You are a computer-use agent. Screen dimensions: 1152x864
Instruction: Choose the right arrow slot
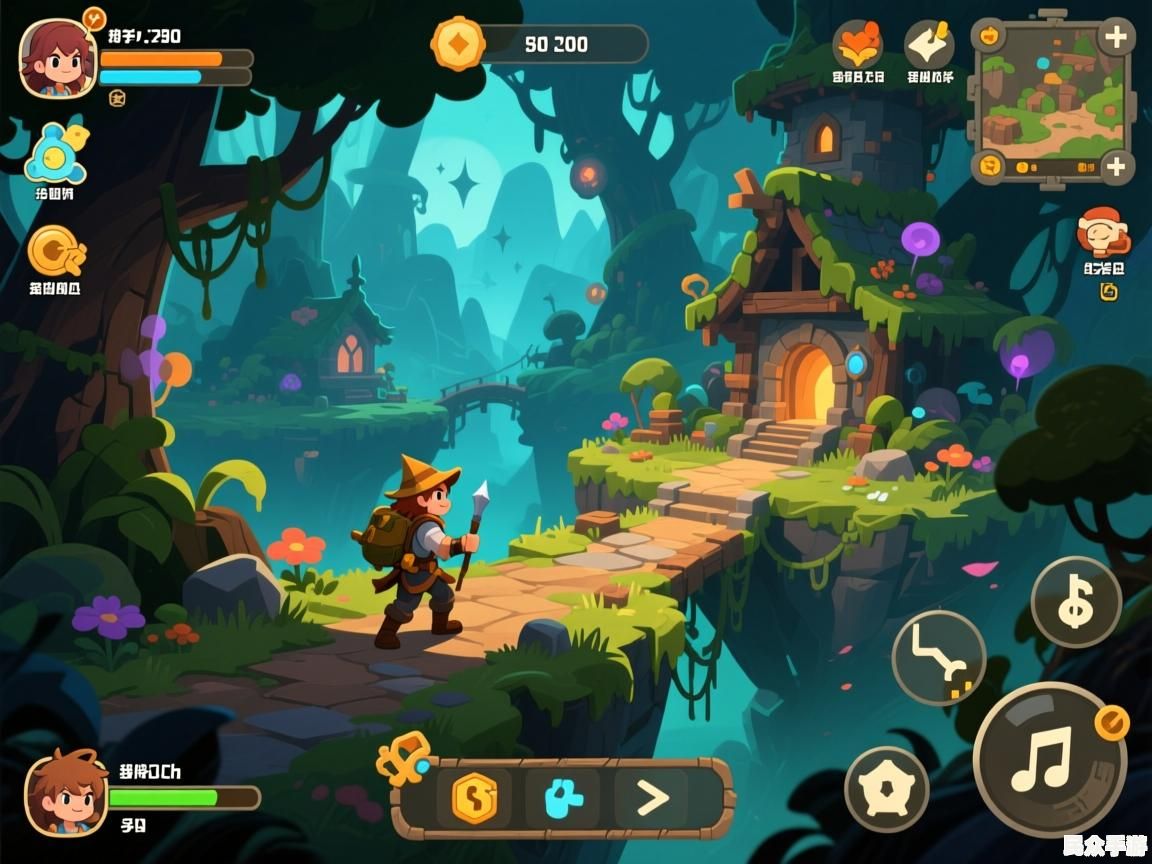pyautogui.click(x=652, y=798)
